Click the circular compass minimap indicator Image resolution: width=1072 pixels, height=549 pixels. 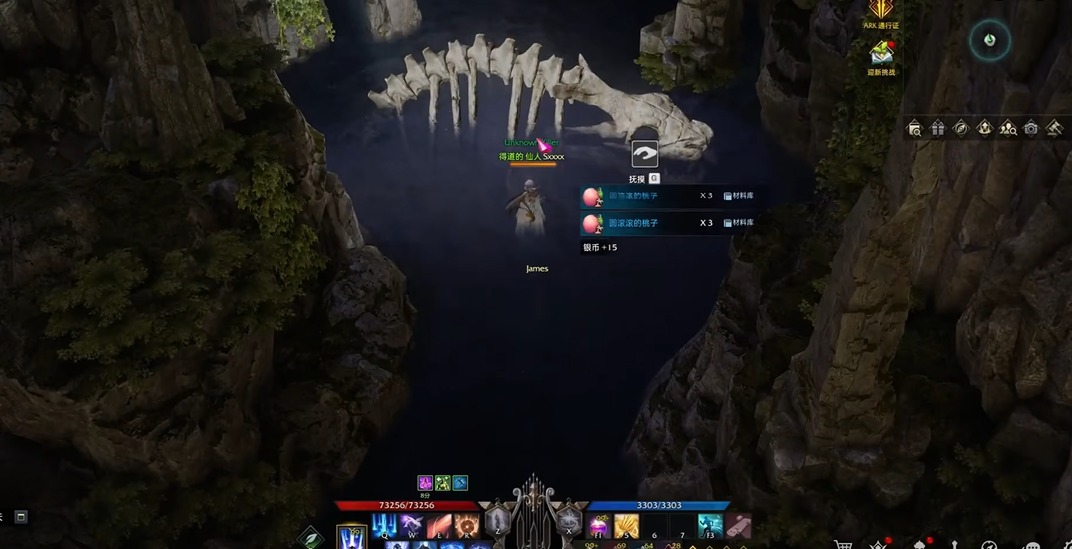(x=989, y=40)
